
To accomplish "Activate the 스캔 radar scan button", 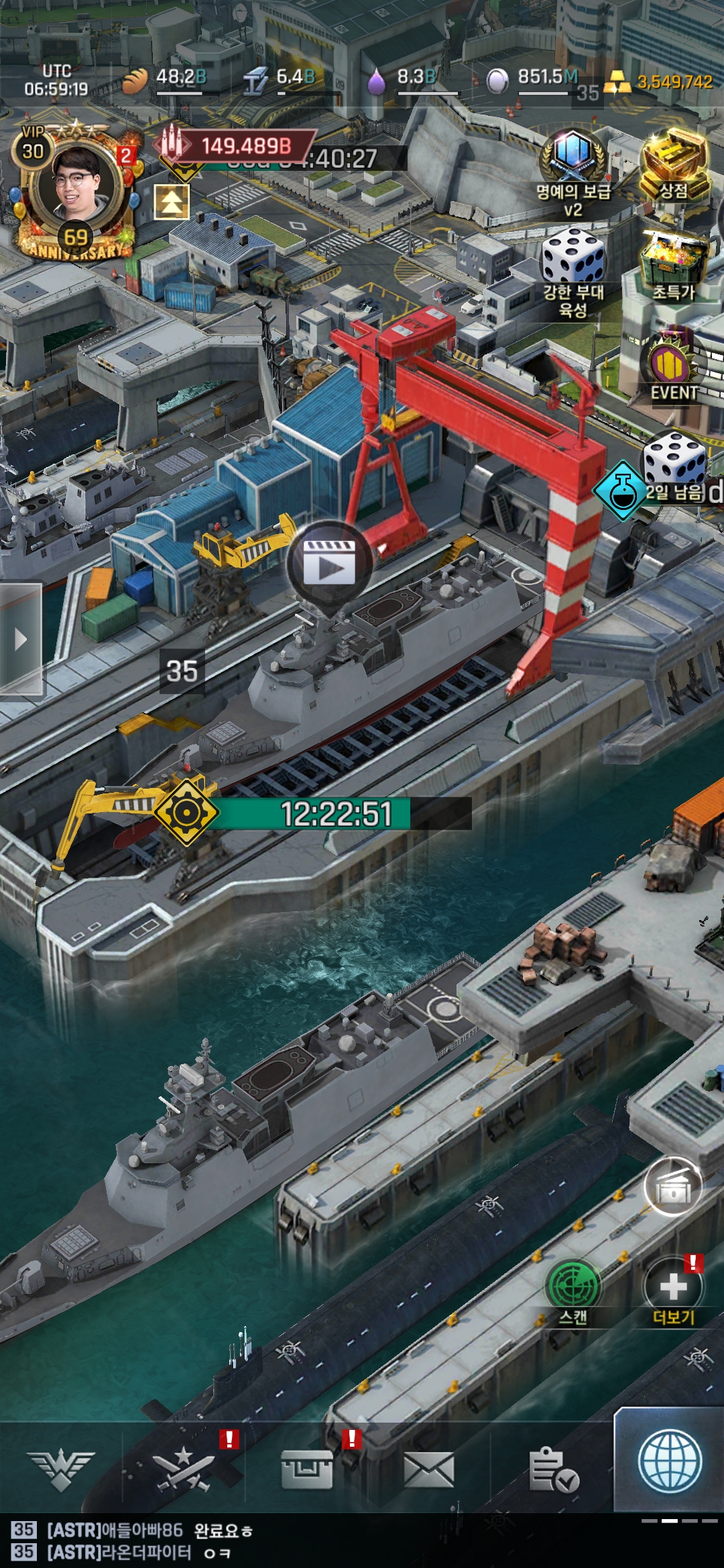I will tap(572, 1287).
